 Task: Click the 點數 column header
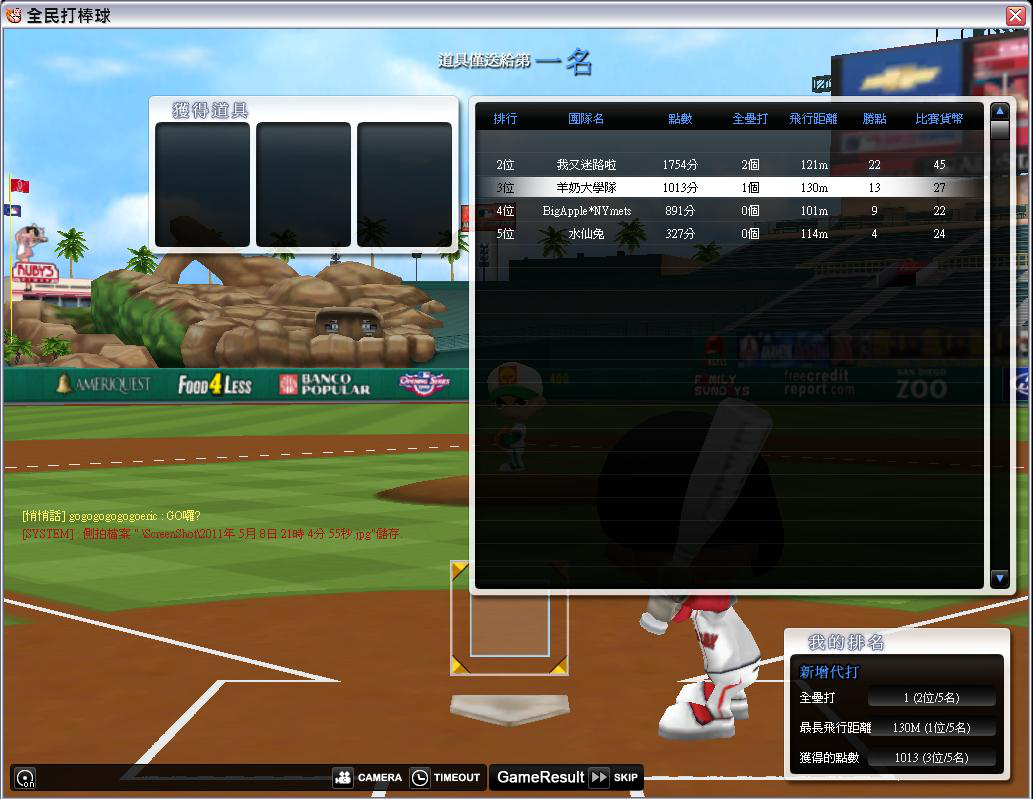[x=680, y=119]
